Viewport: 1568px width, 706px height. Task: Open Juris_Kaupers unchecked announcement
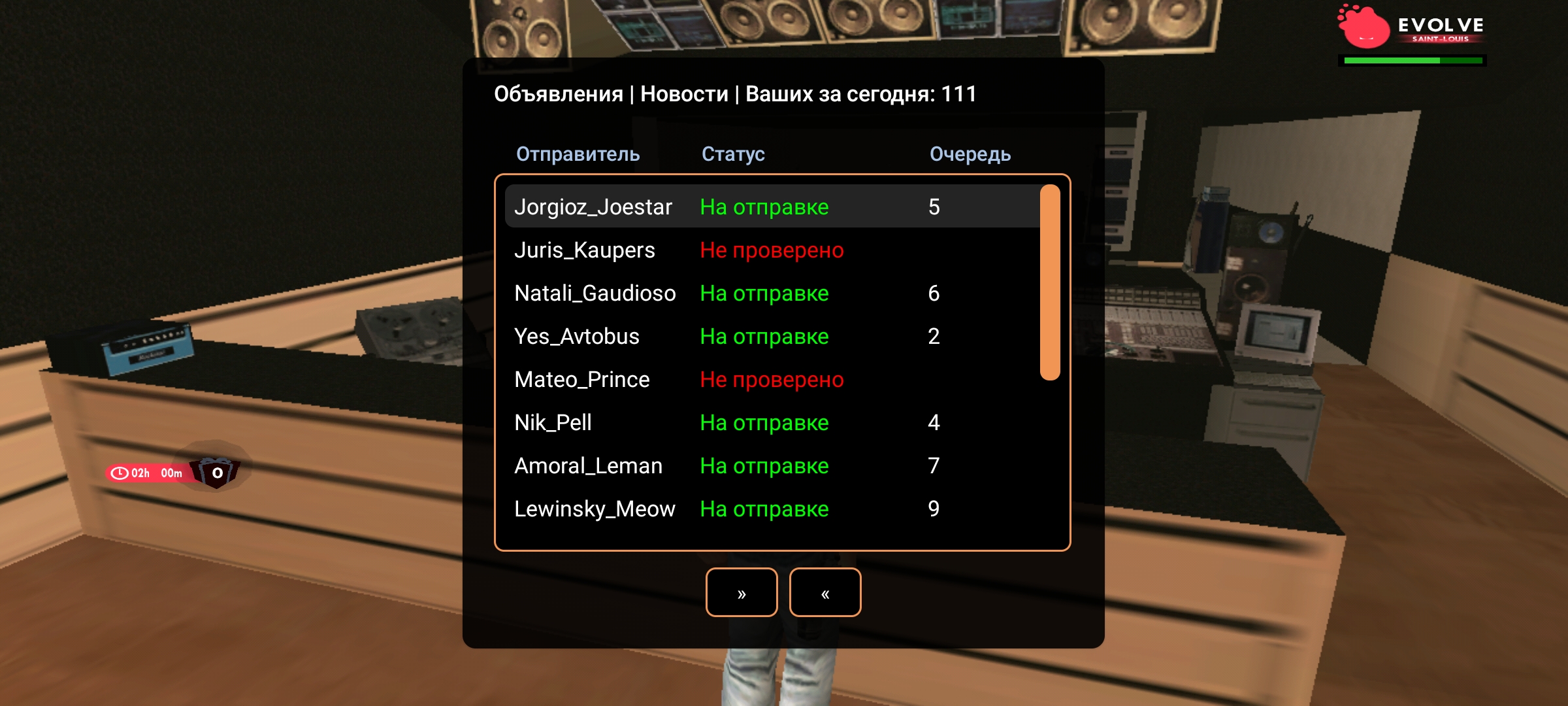(x=771, y=250)
